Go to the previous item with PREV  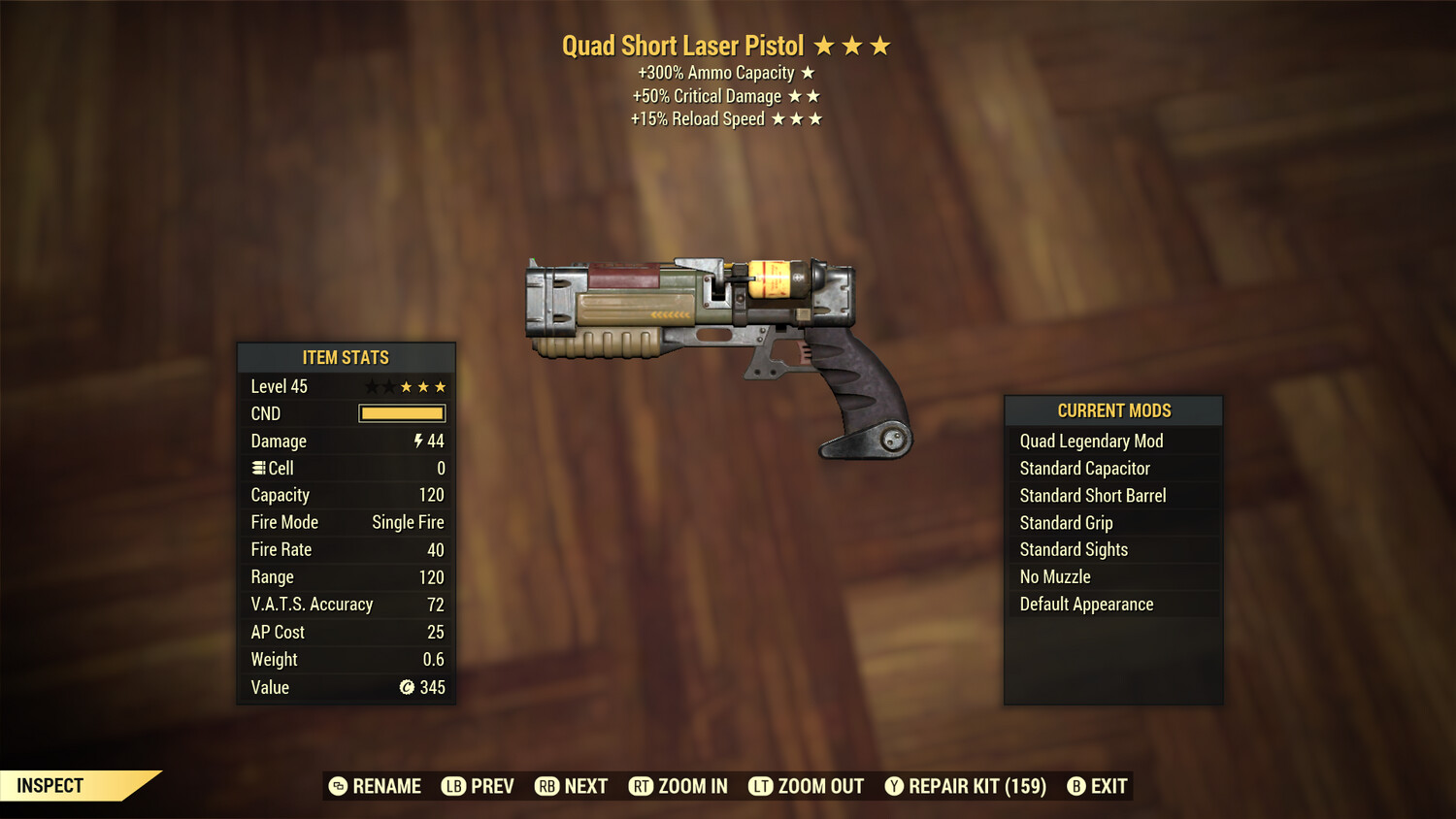(479, 786)
